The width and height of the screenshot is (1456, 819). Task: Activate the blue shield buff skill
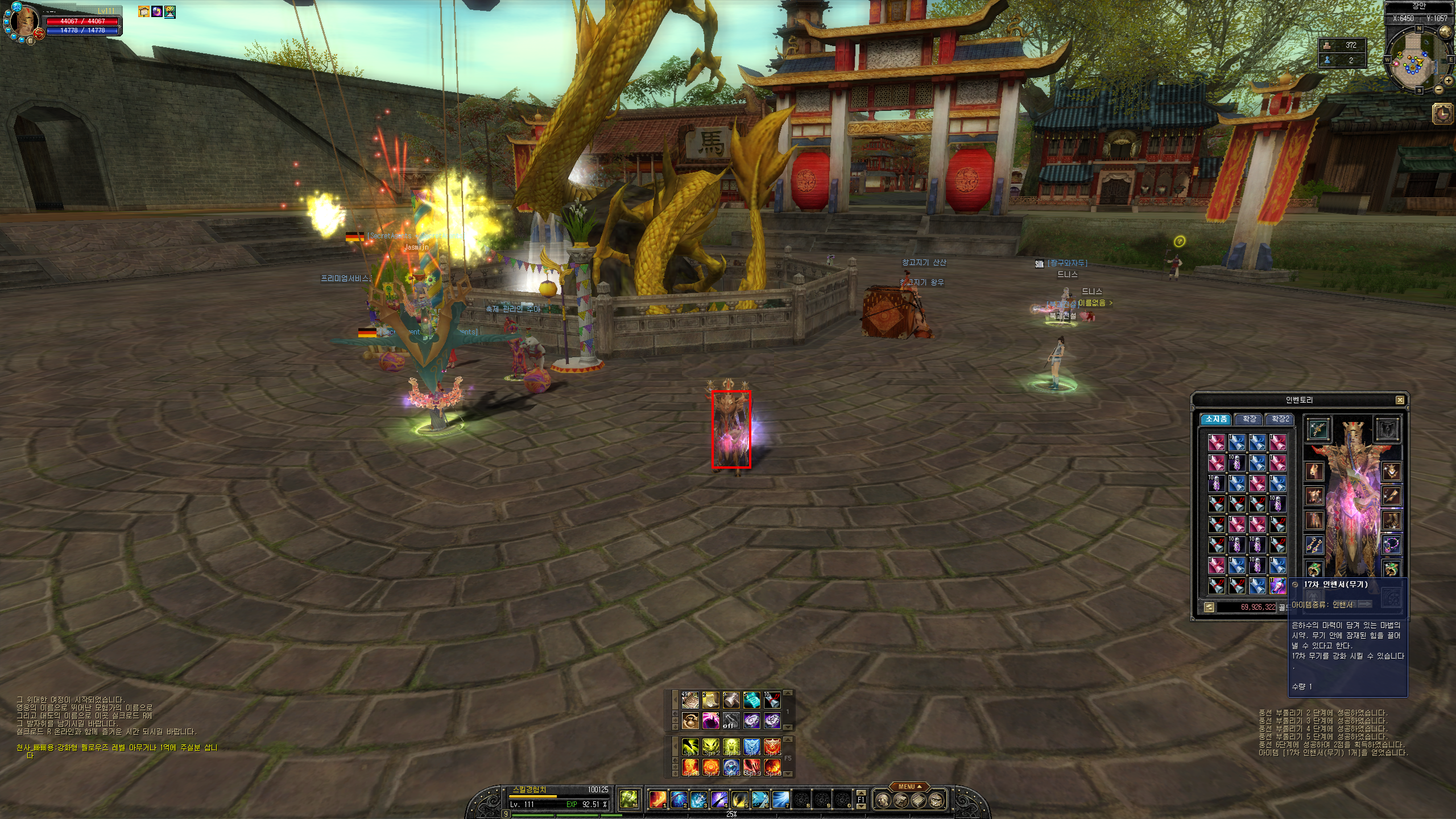(x=751, y=746)
